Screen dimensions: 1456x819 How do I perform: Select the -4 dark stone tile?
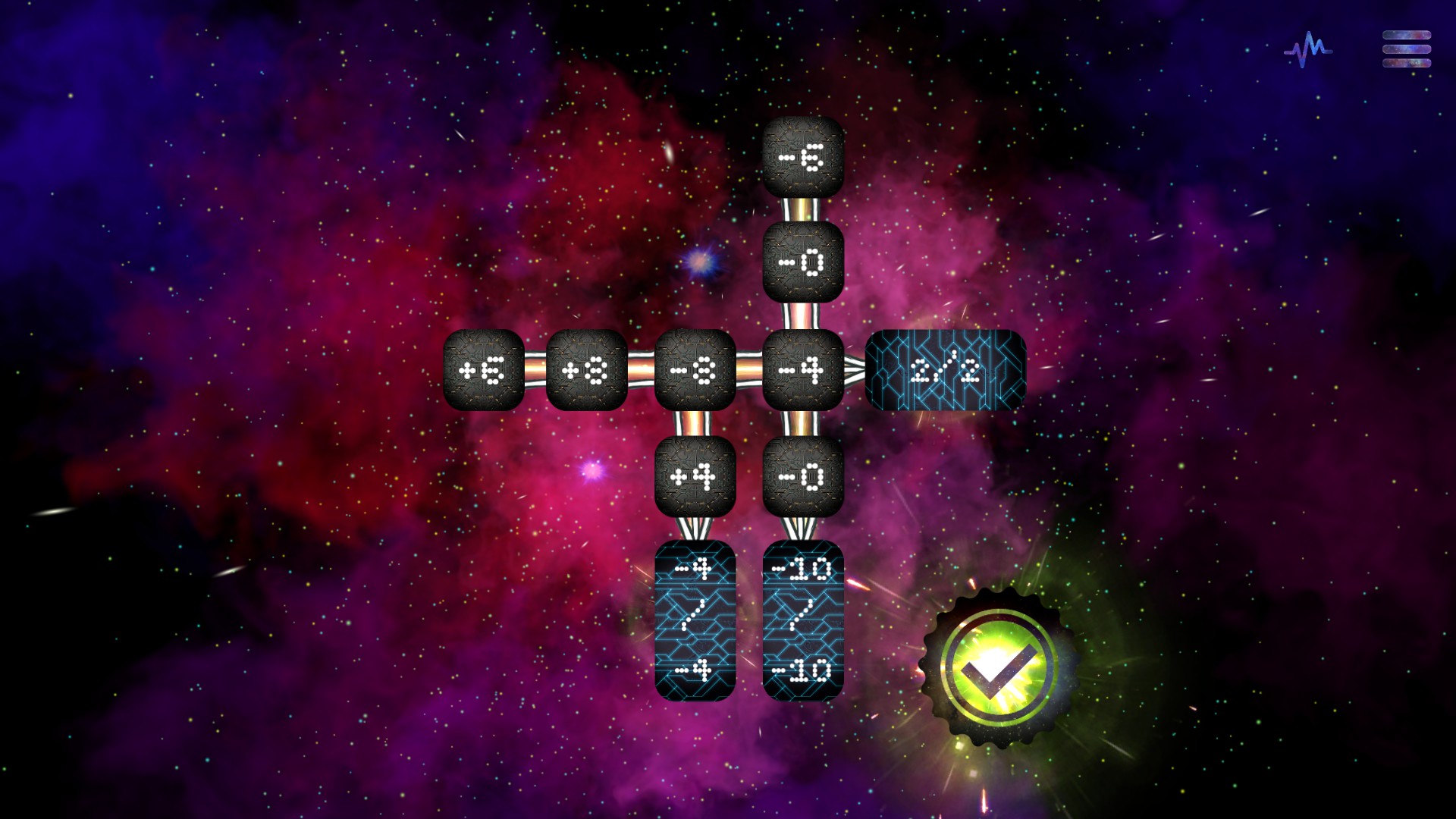[x=803, y=370]
